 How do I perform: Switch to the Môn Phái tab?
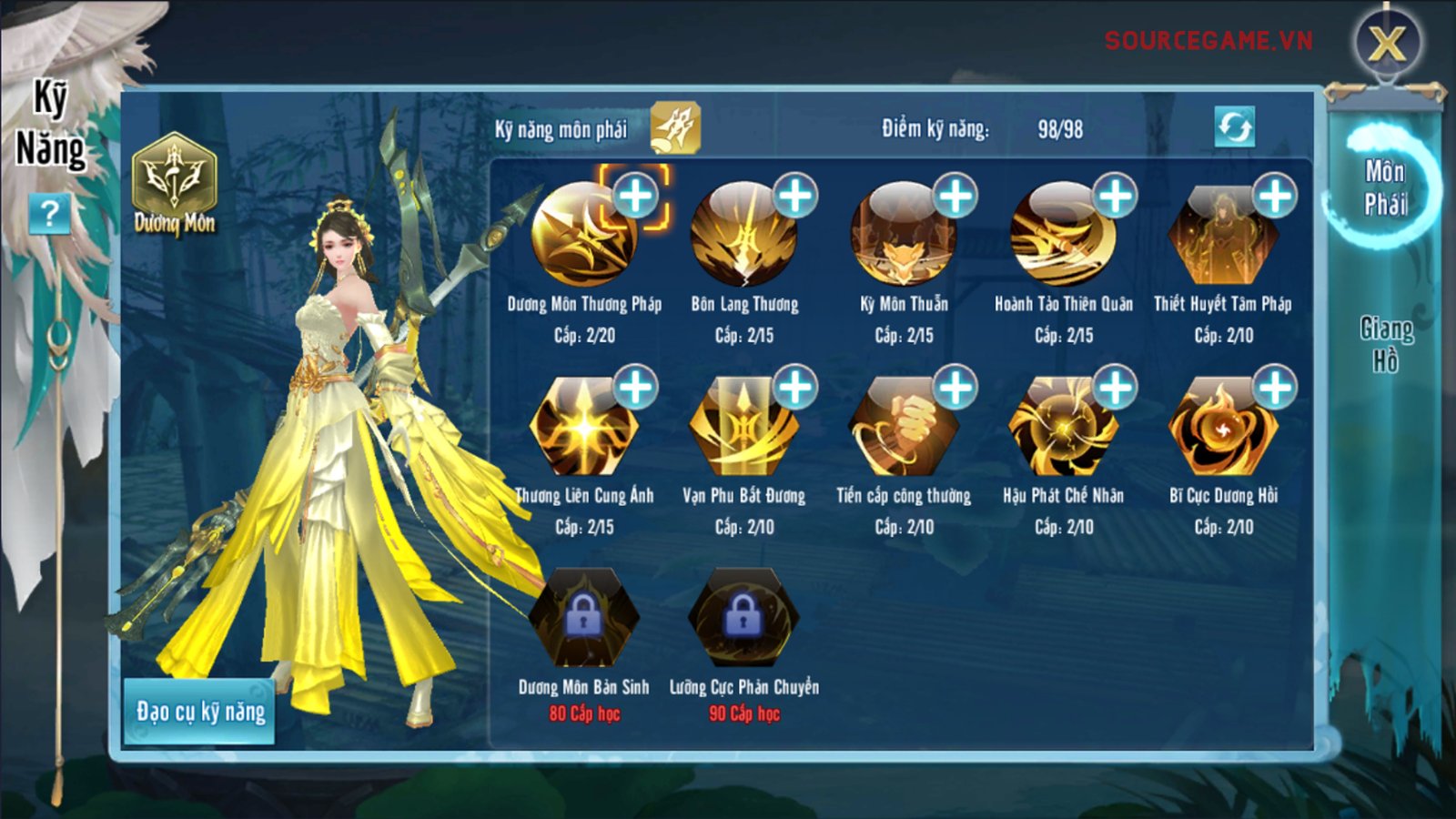[x=1385, y=187]
